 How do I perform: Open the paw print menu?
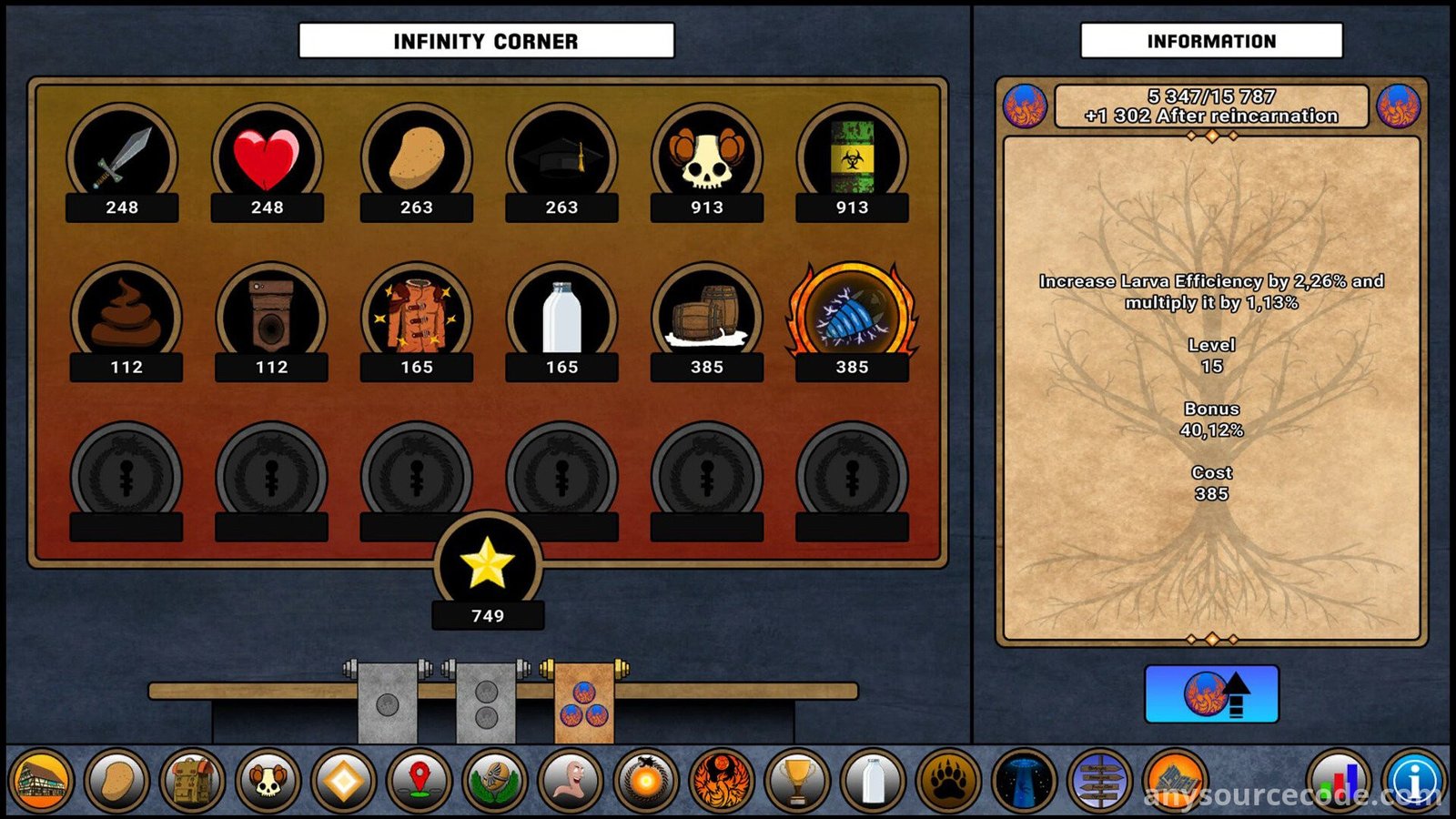pyautogui.click(x=948, y=781)
